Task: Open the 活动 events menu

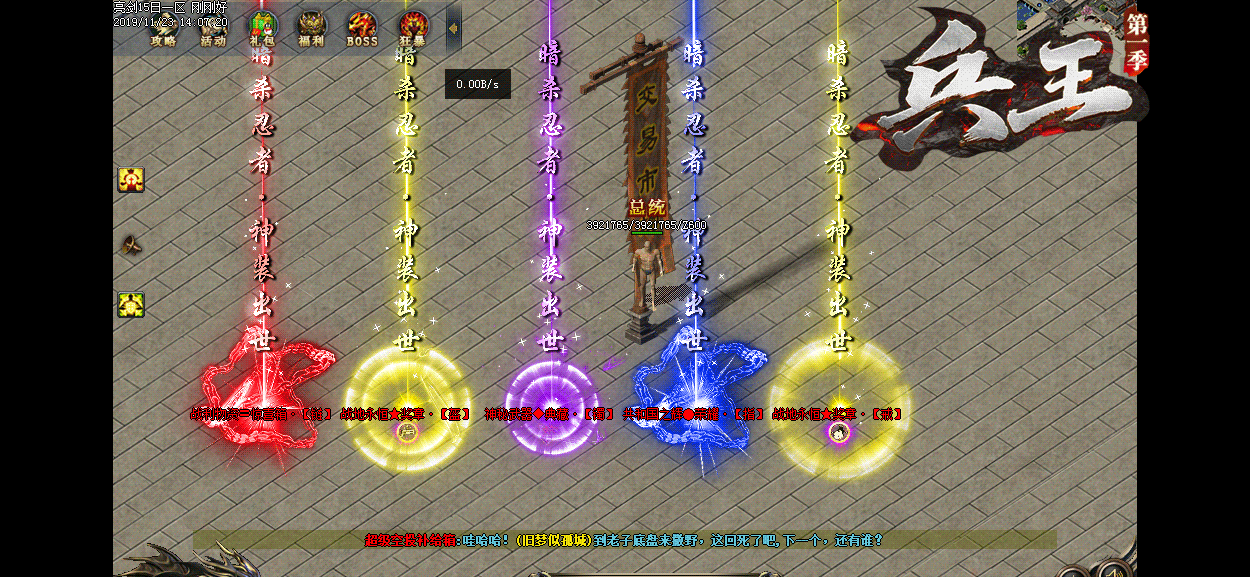Action: pyautogui.click(x=212, y=28)
